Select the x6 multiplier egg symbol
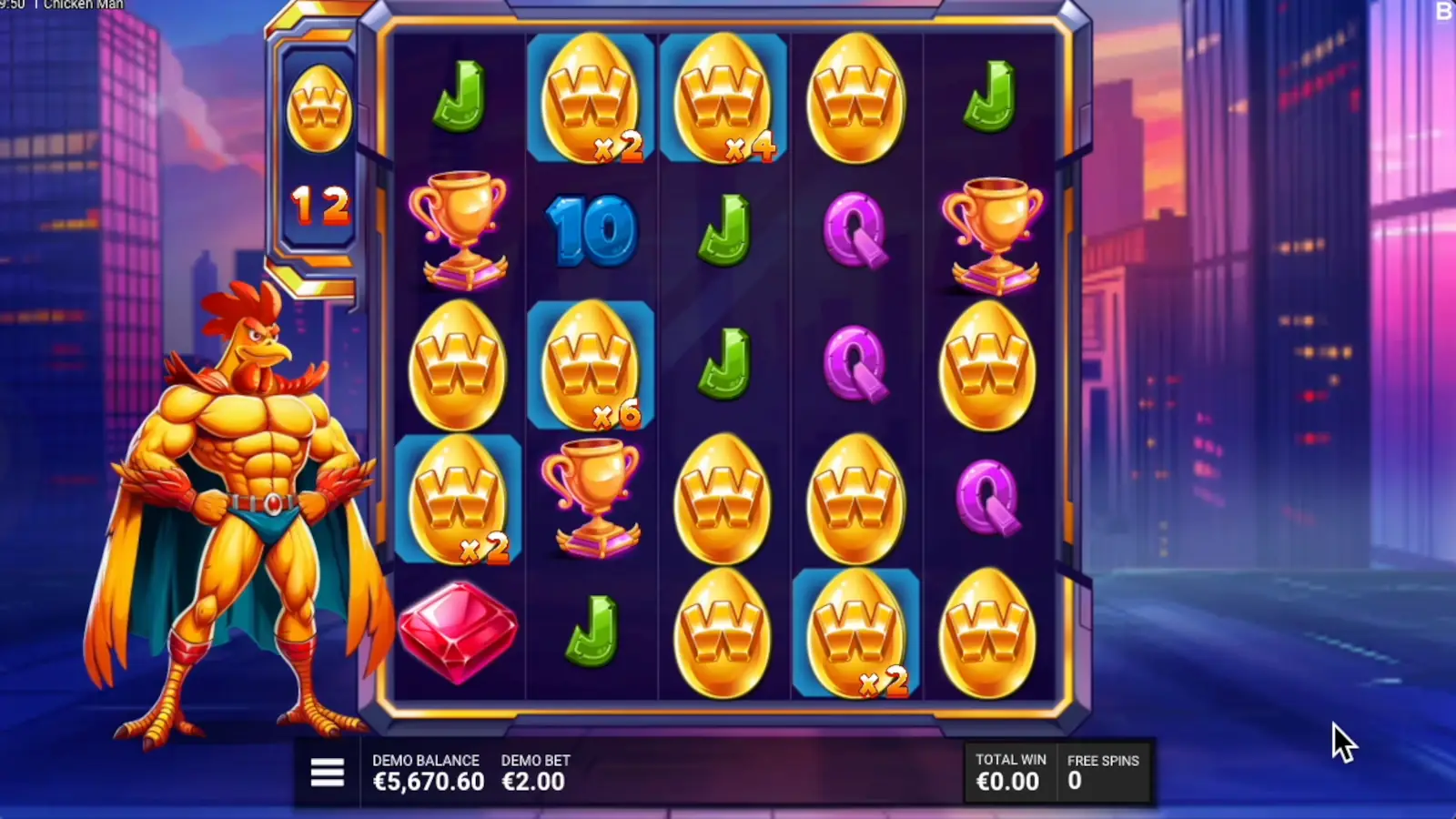The width and height of the screenshot is (1456, 819). point(591,364)
